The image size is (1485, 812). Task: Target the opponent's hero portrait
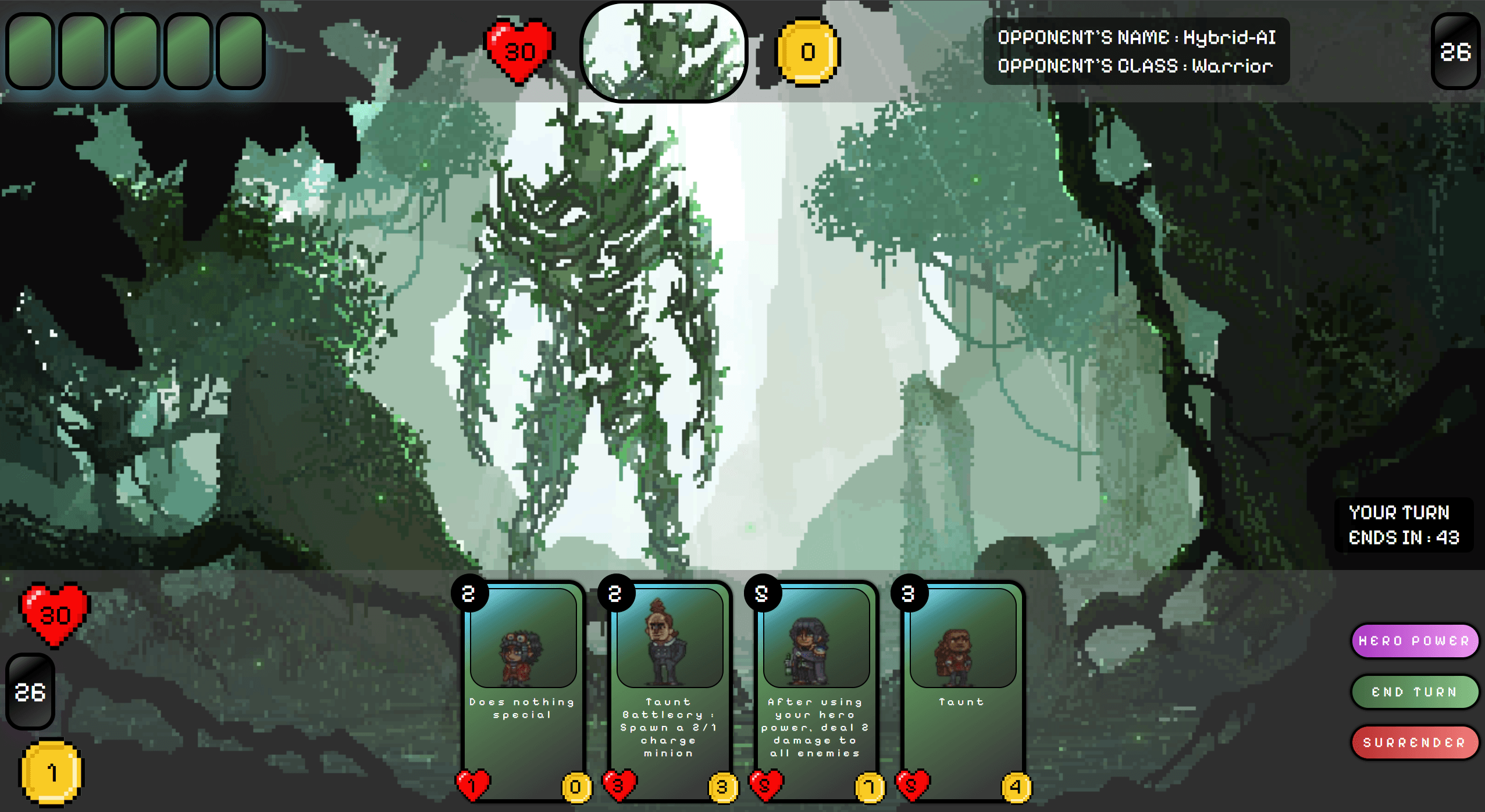pos(663,51)
